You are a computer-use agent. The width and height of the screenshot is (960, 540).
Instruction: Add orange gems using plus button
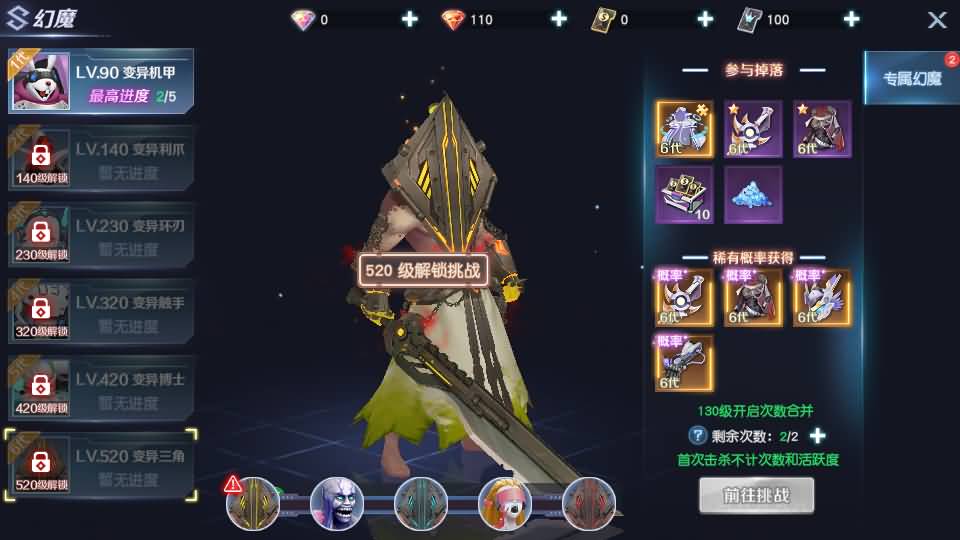click(558, 20)
